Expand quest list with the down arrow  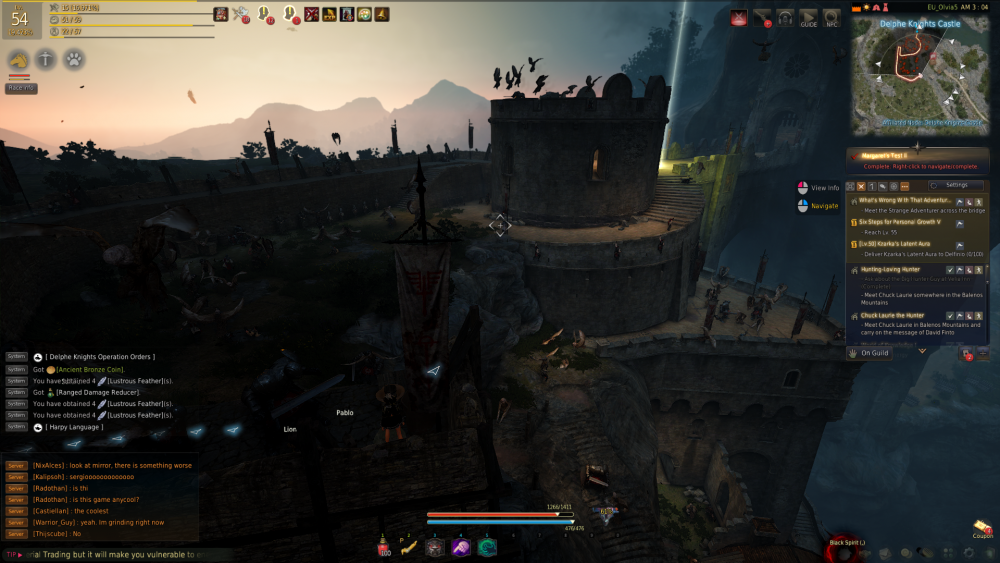(922, 351)
